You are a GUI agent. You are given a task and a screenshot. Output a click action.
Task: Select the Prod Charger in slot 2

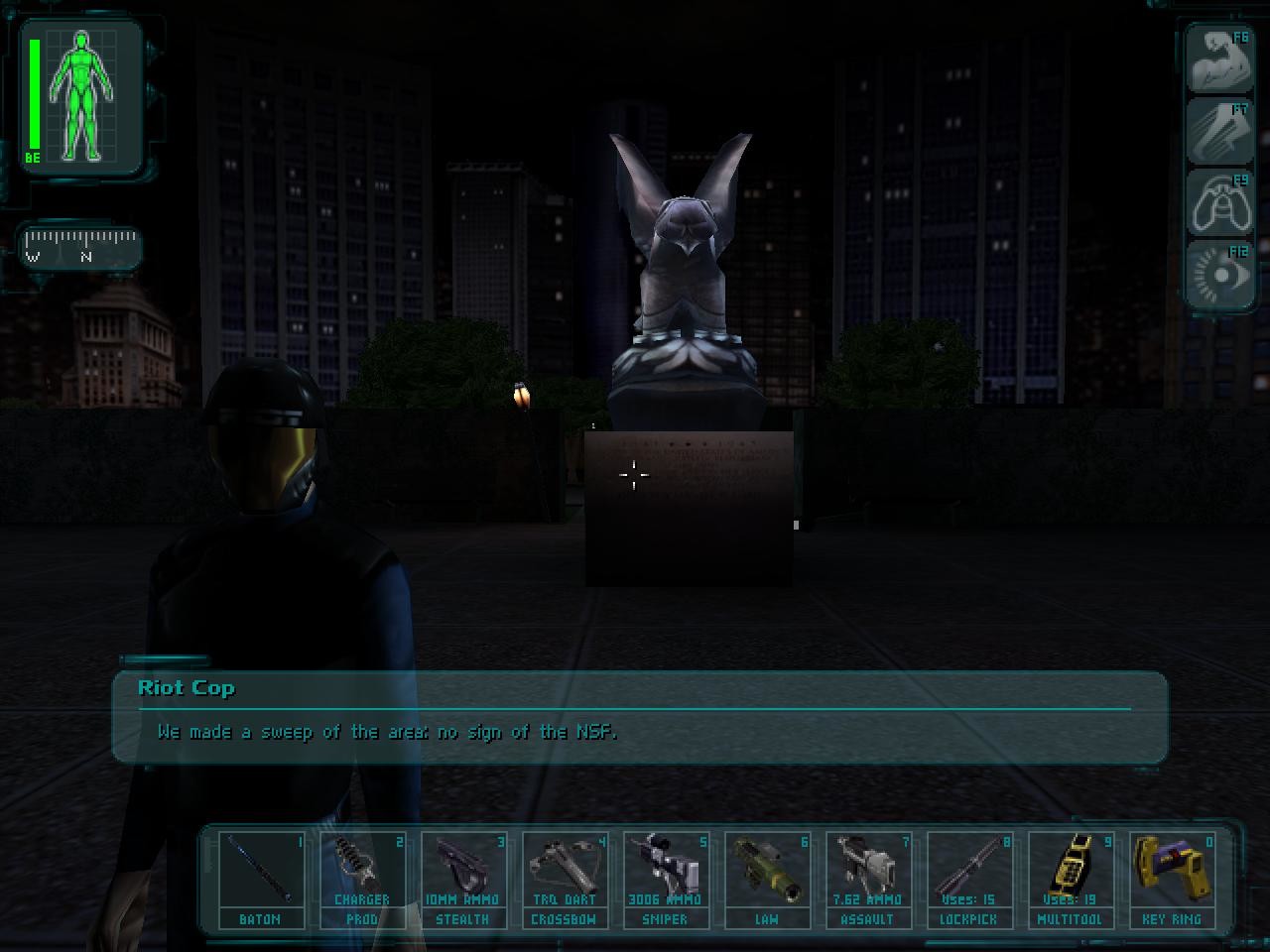click(x=363, y=878)
